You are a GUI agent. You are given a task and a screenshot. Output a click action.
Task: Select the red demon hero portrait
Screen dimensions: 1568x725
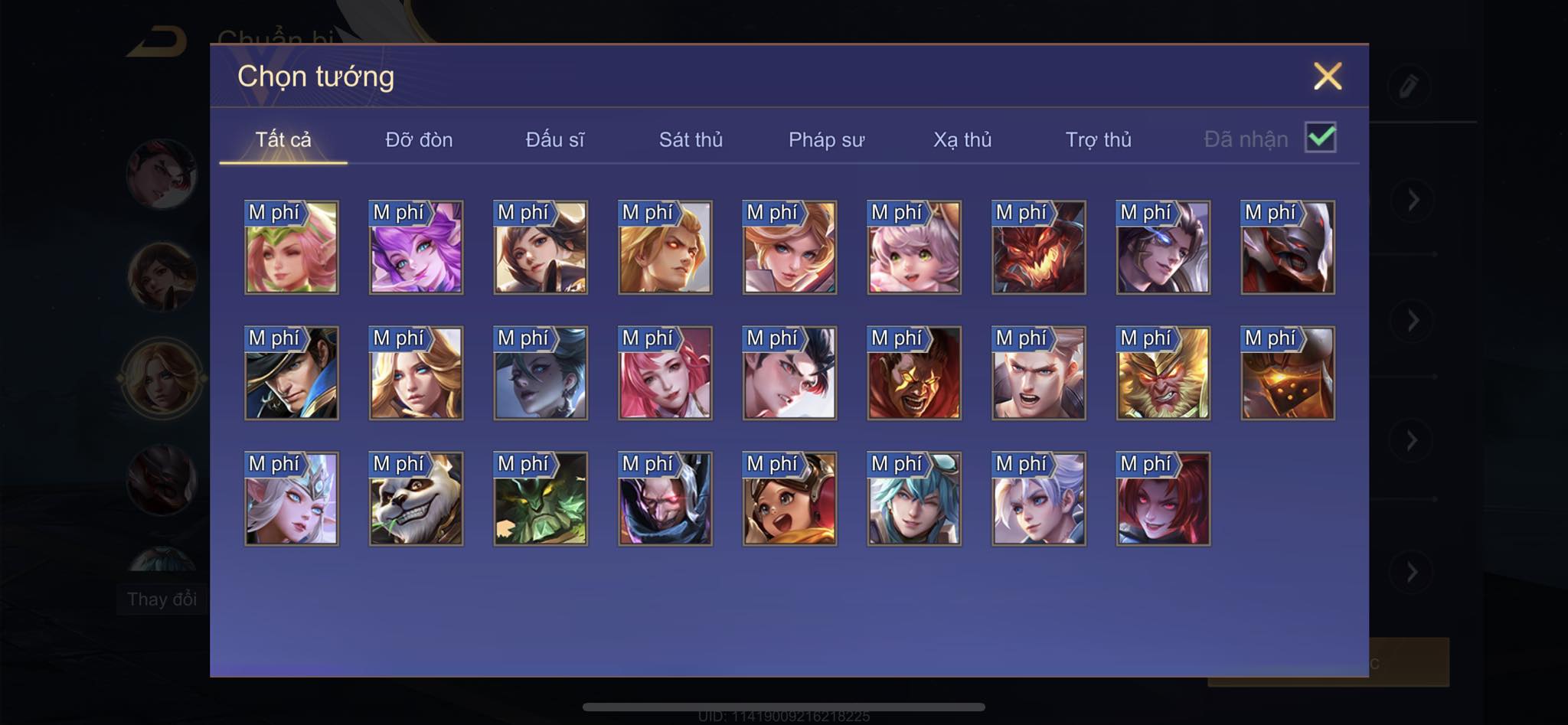tap(1038, 248)
